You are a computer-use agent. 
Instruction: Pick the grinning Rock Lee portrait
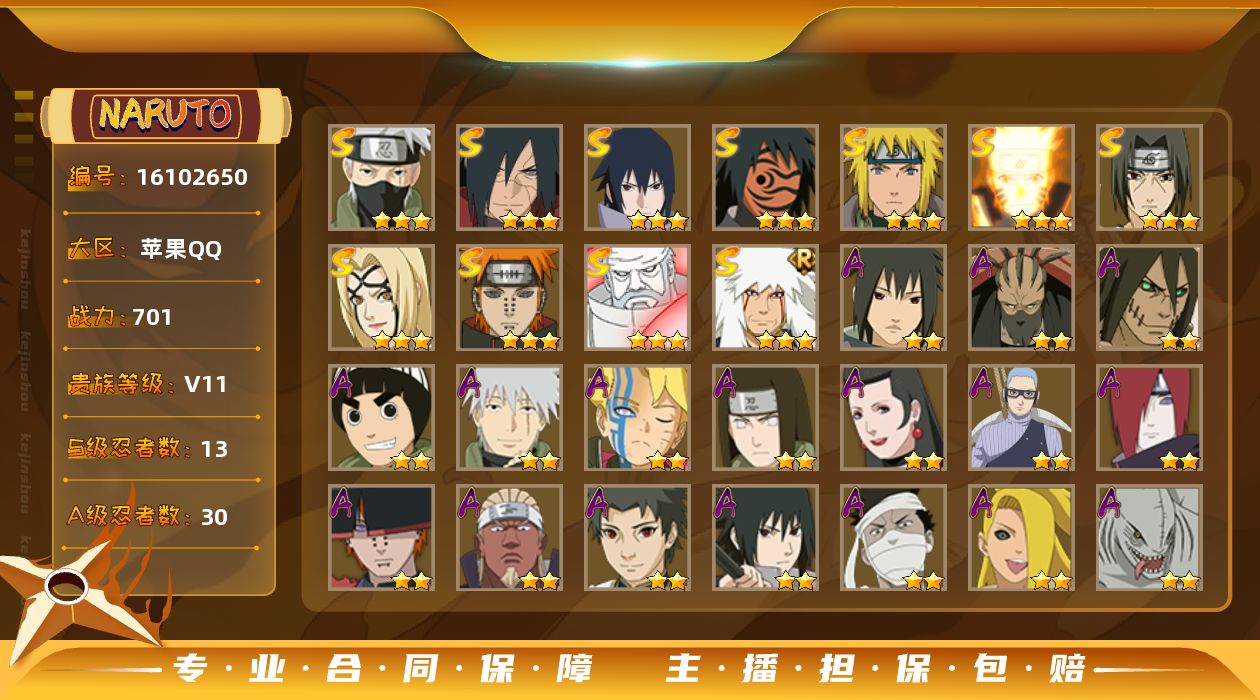[x=382, y=418]
